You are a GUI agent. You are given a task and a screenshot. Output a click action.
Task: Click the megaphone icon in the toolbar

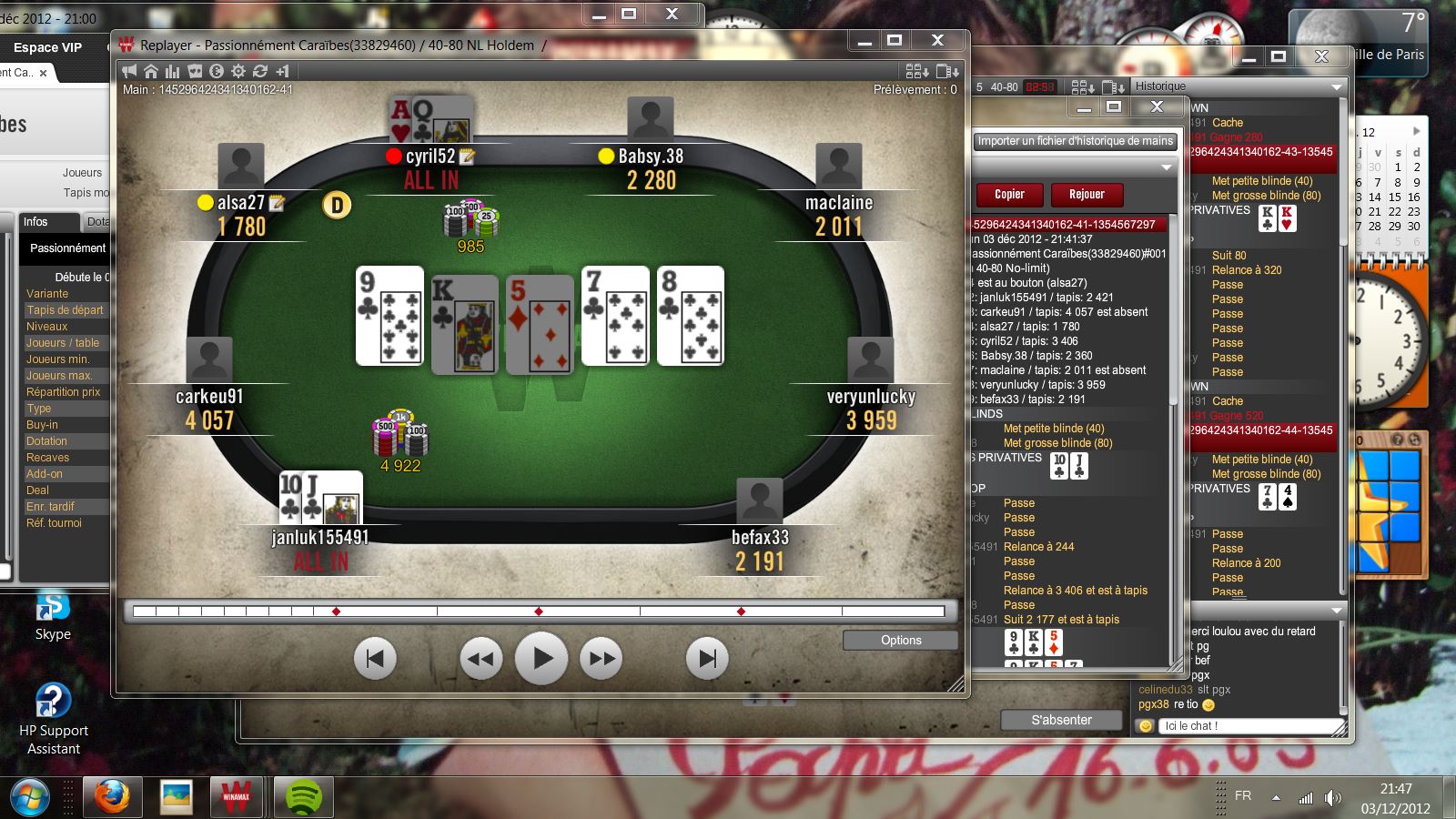click(129, 71)
